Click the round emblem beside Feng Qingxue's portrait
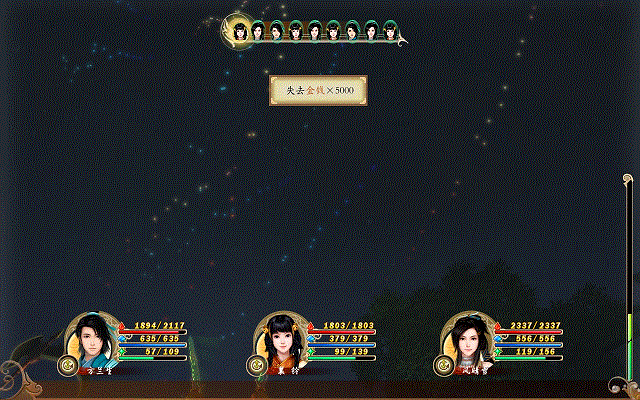640x400 pixels. click(442, 366)
